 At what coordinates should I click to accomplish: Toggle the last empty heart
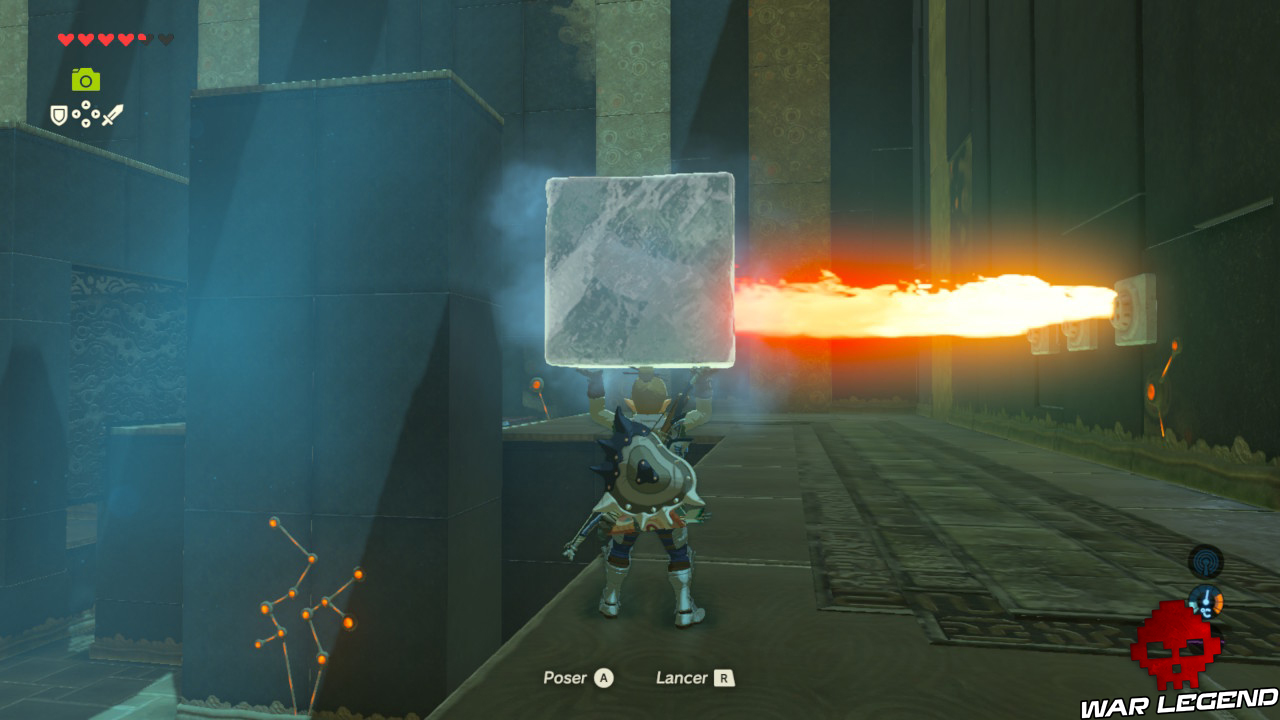[166, 38]
